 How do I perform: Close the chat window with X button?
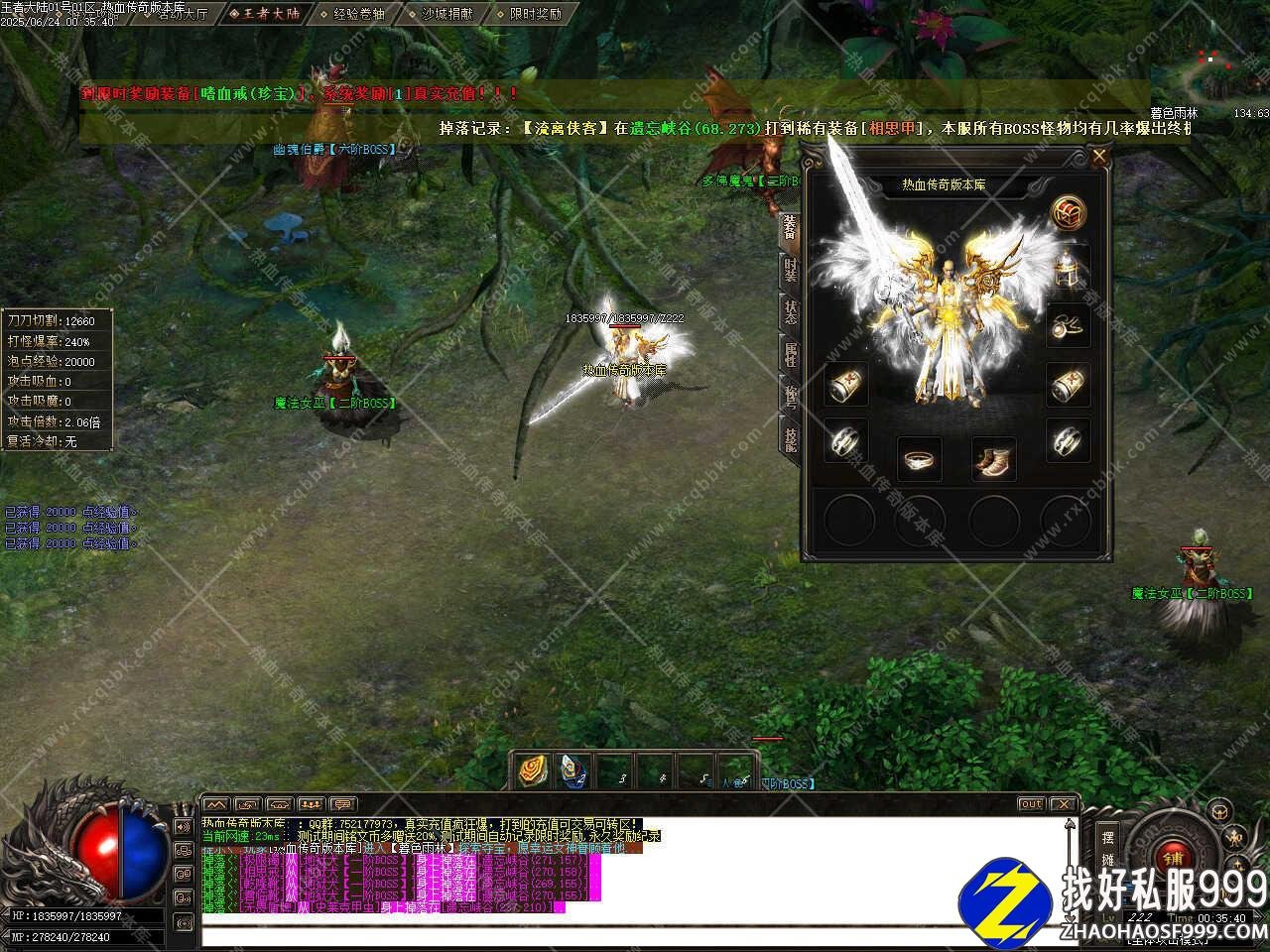click(1063, 803)
